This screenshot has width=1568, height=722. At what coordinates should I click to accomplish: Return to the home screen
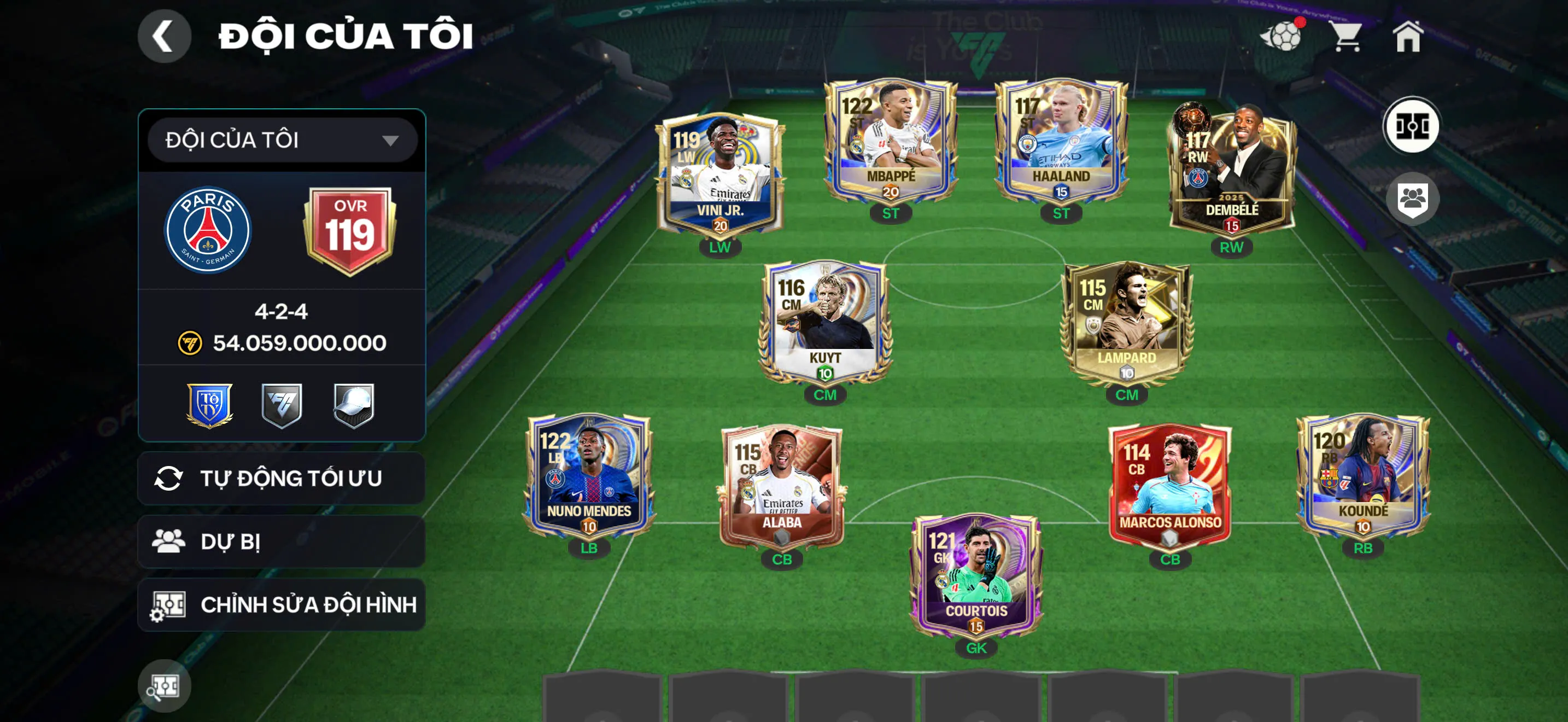[1408, 37]
